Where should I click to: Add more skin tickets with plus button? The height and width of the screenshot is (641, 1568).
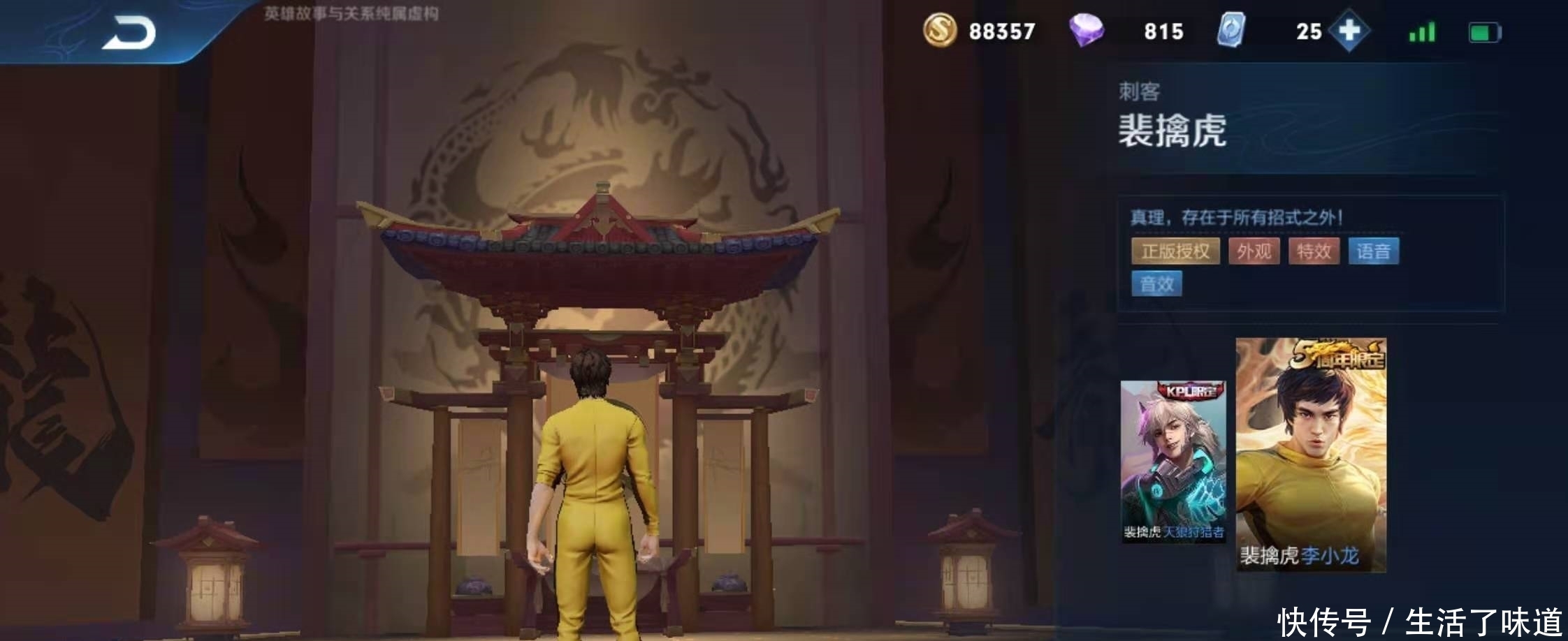tap(1349, 31)
